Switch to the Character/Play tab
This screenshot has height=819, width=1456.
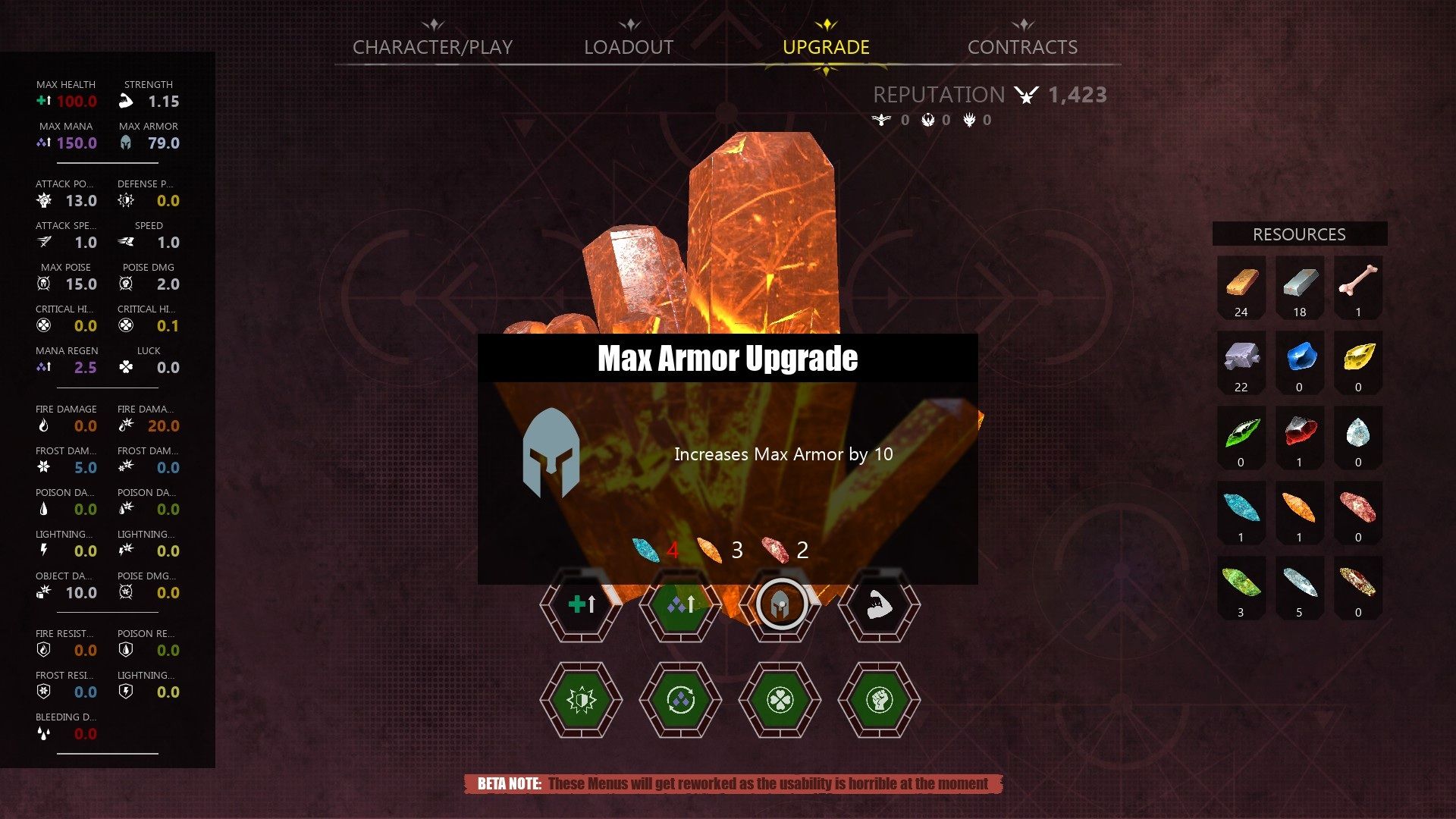[x=432, y=47]
